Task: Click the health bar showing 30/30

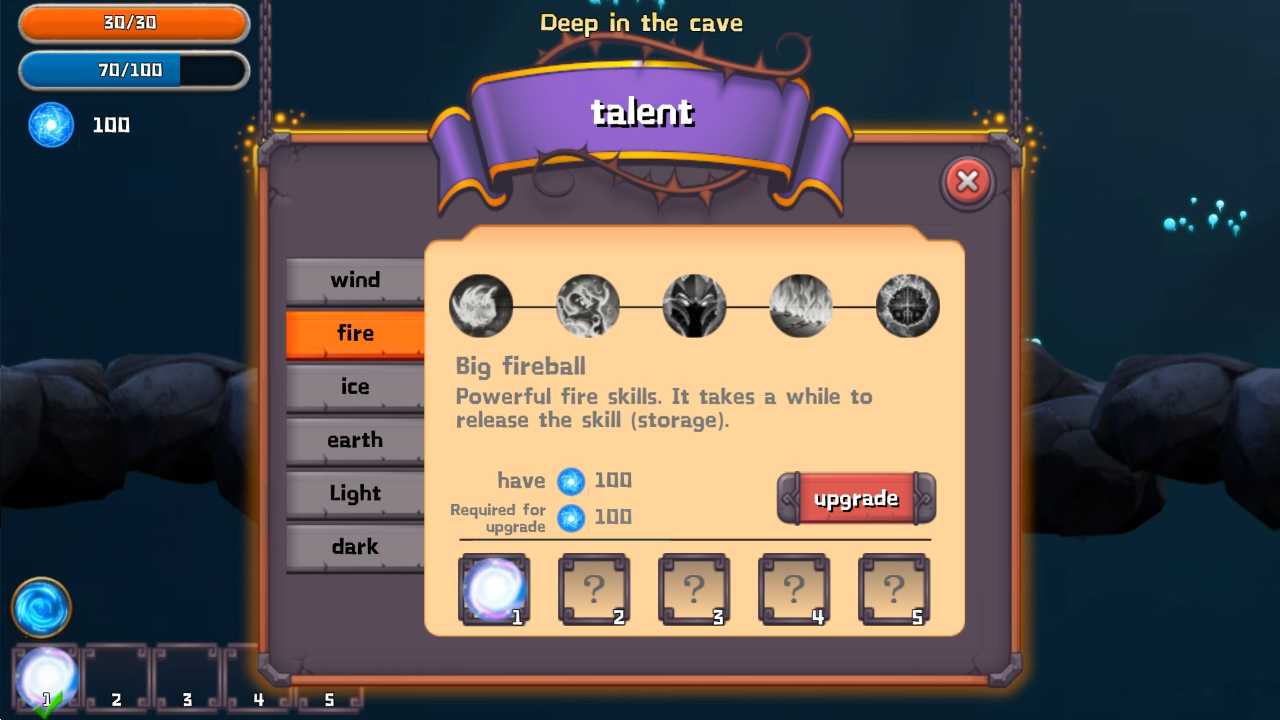Action: point(133,22)
